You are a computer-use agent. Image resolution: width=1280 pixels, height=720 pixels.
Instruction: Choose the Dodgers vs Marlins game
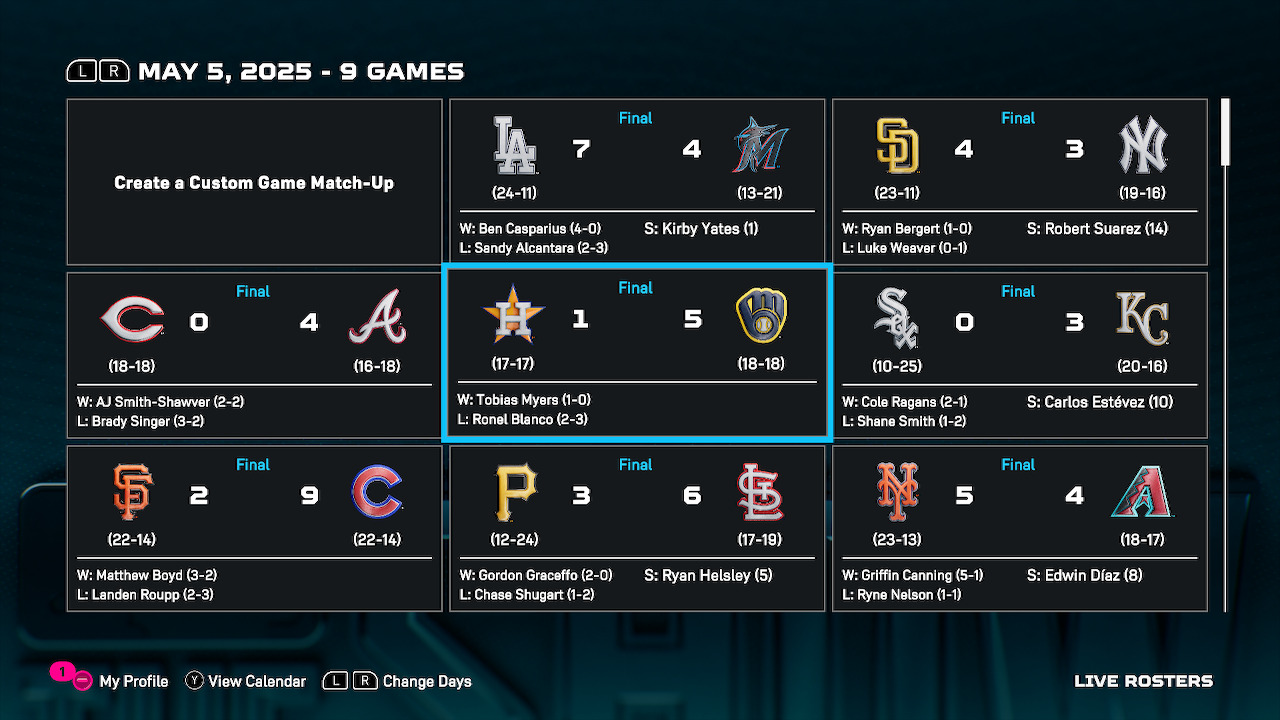[x=637, y=182]
